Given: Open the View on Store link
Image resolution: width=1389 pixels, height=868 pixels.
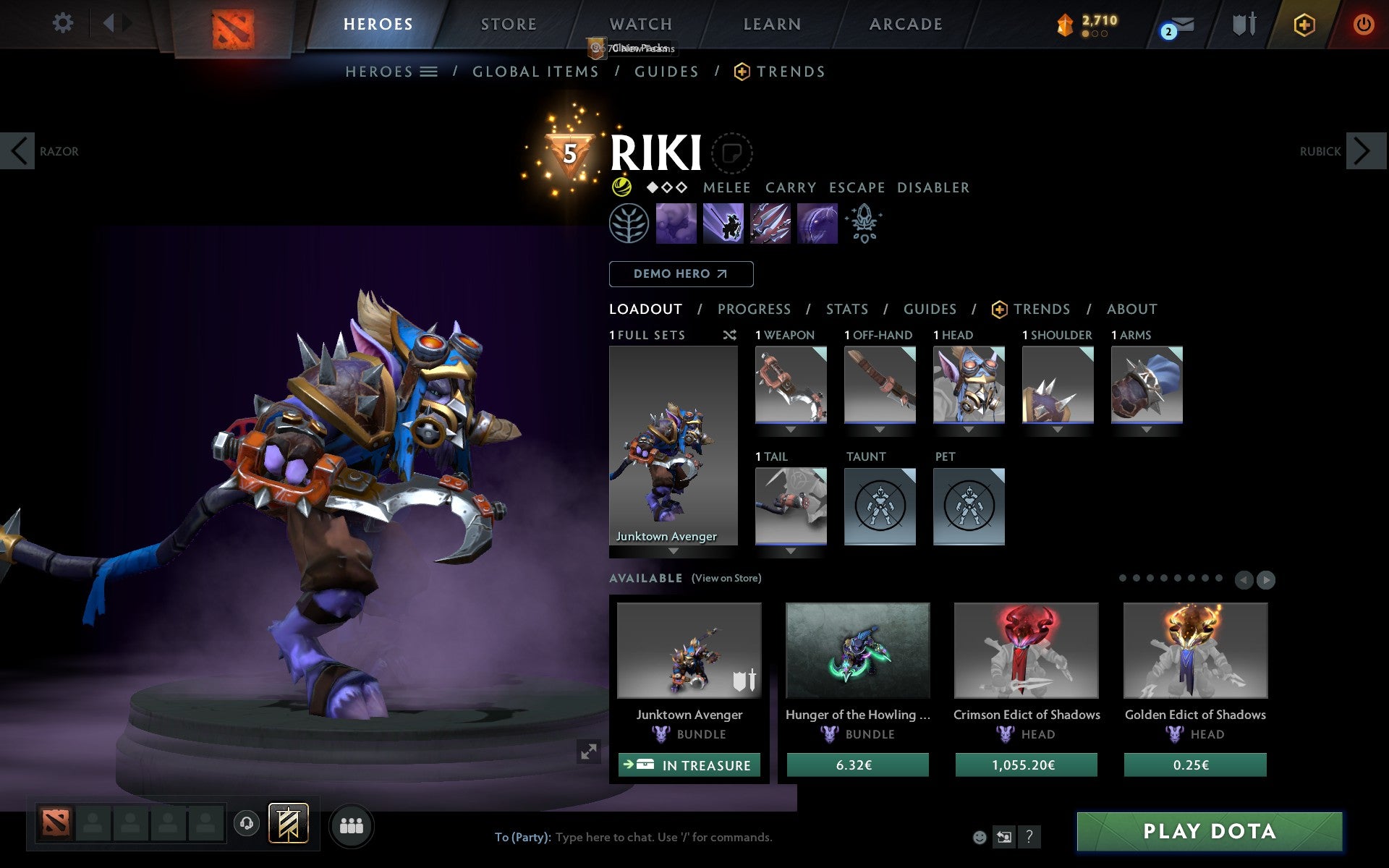Looking at the screenshot, I should tap(726, 578).
